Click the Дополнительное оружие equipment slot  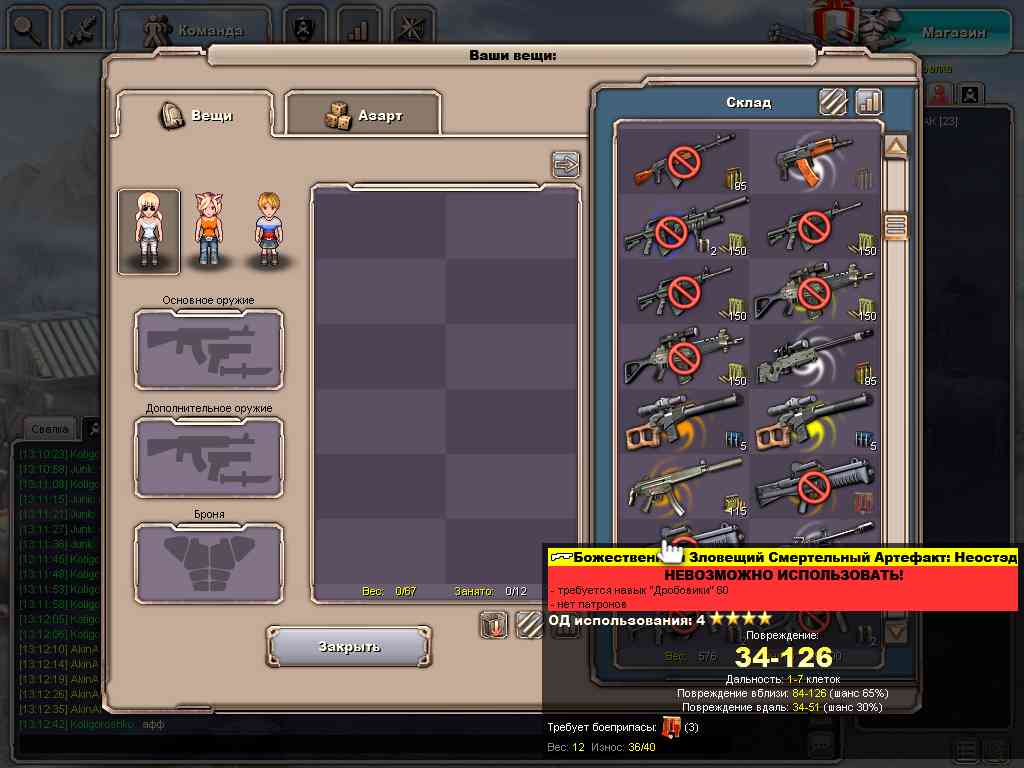(208, 457)
